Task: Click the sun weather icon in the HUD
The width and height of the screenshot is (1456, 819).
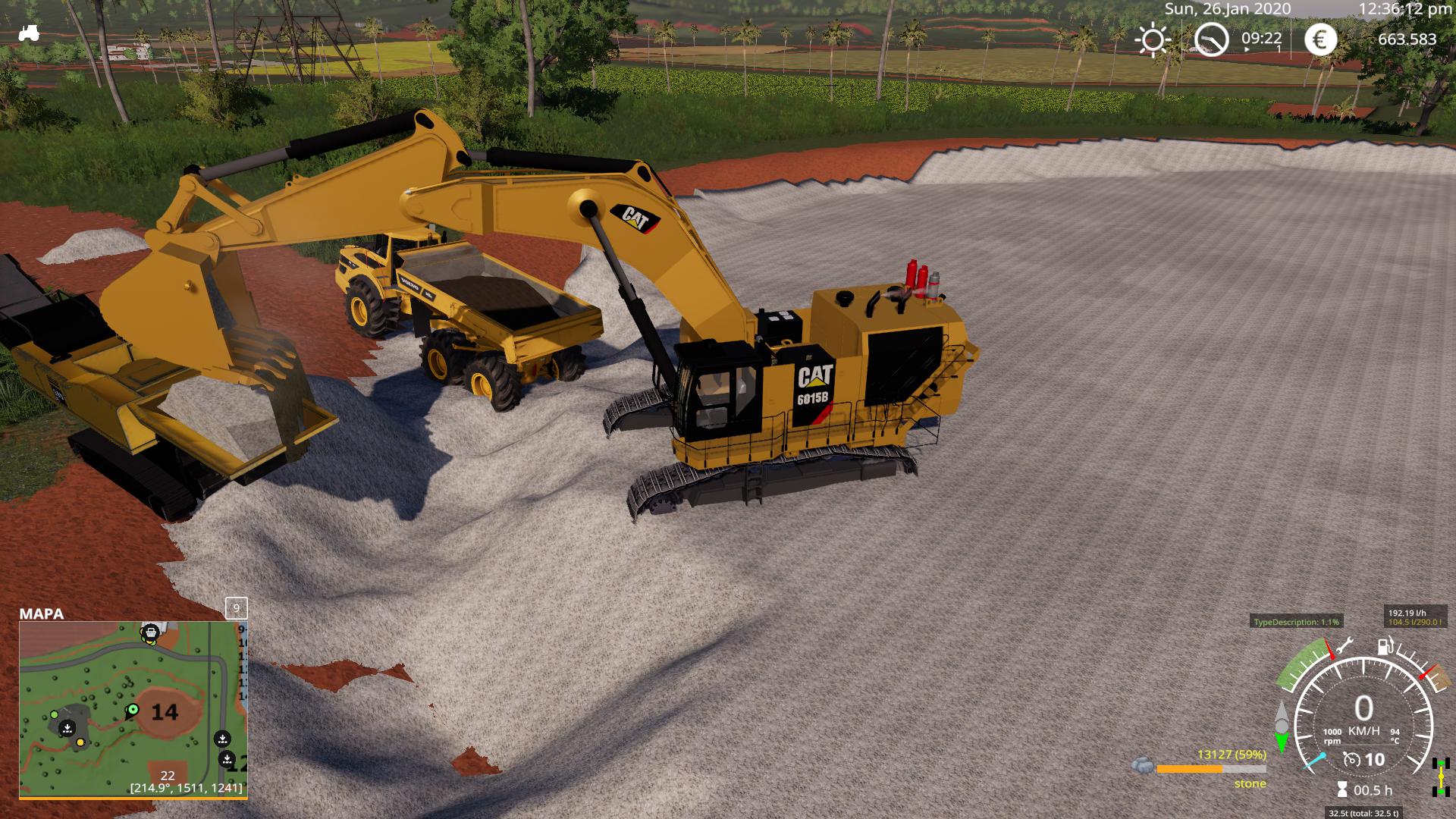Action: (1153, 40)
